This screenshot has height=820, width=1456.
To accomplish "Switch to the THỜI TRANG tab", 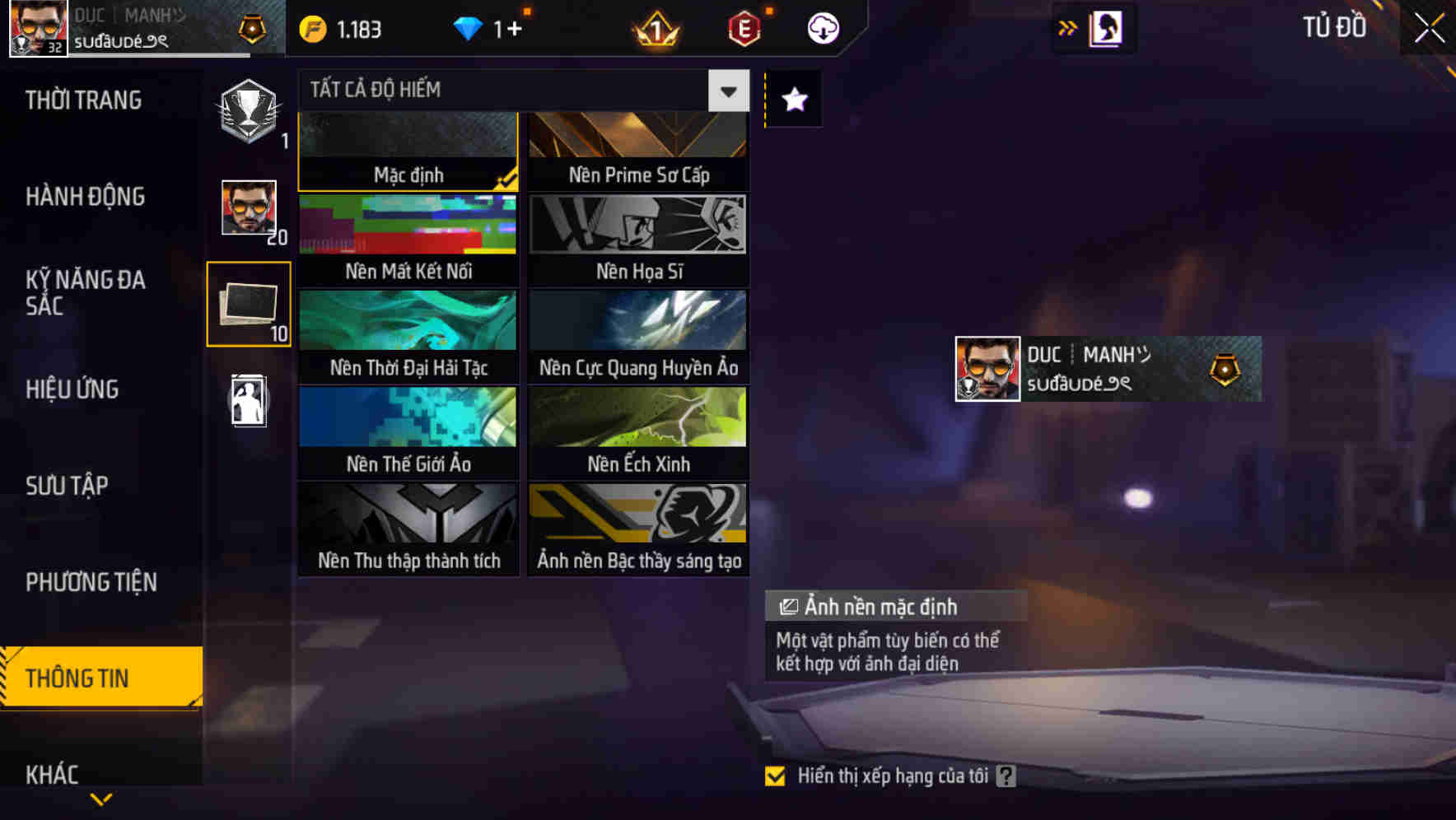I will click(82, 100).
